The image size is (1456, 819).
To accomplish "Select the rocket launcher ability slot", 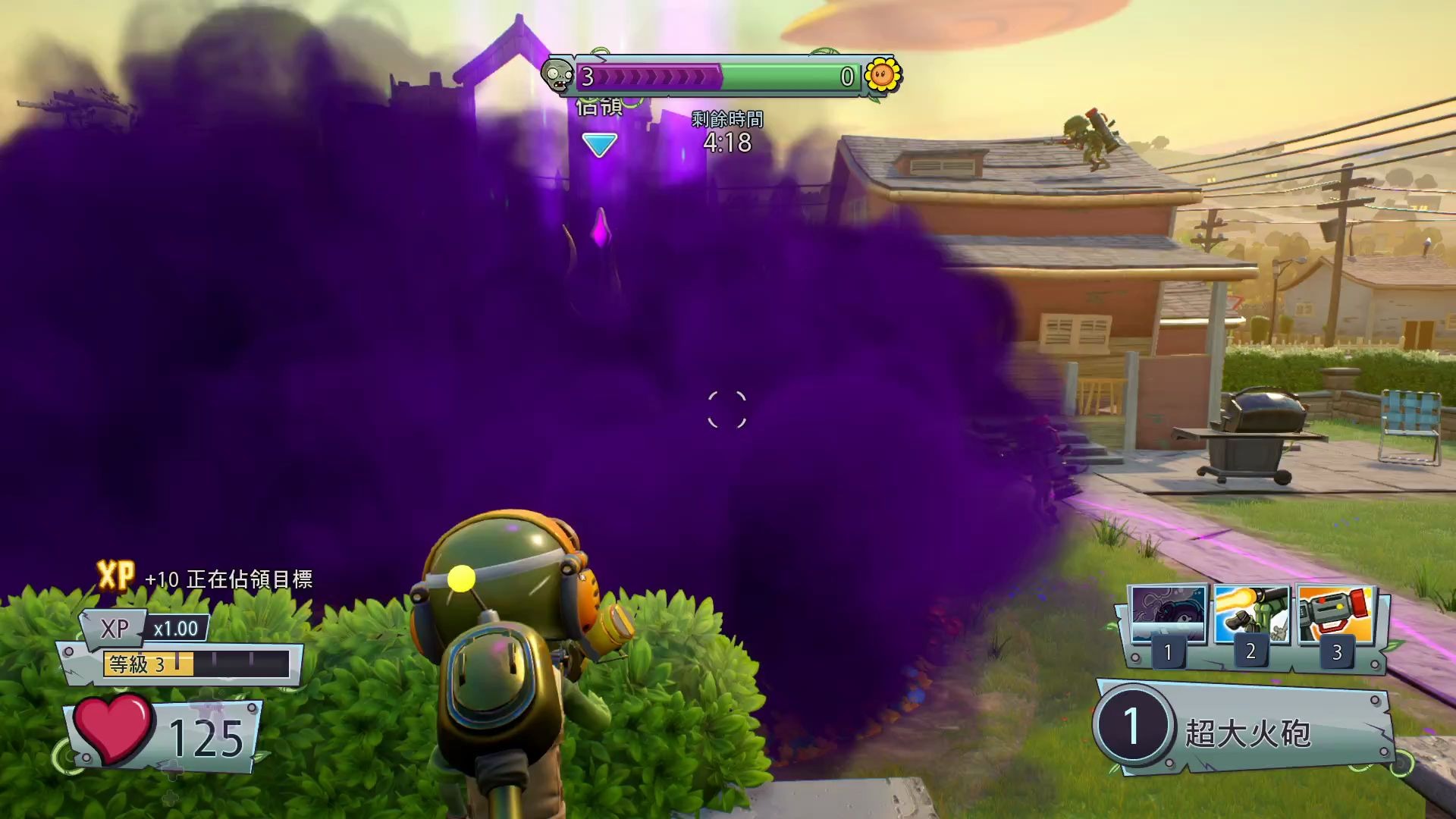I will (1336, 616).
